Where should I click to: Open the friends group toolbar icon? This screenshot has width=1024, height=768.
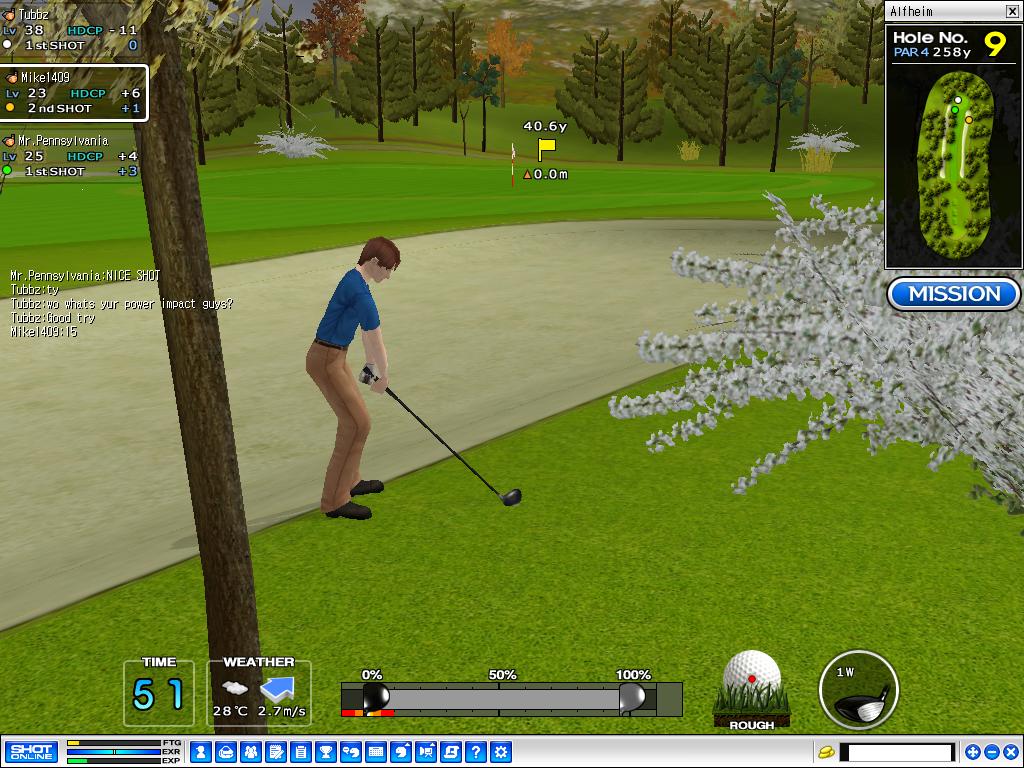click(251, 752)
